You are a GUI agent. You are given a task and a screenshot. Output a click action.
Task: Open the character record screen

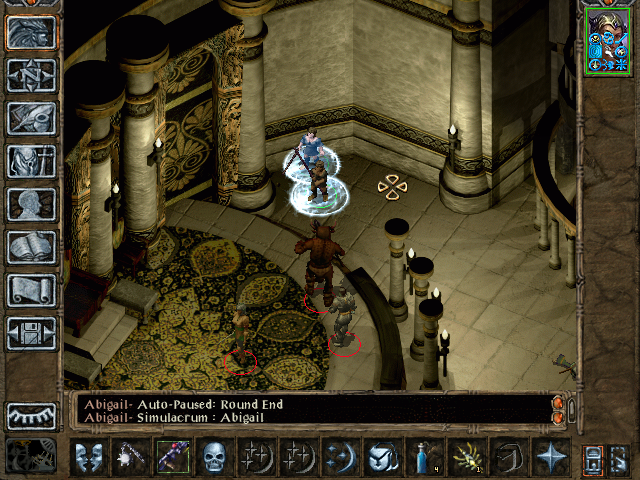pyautogui.click(x=31, y=204)
